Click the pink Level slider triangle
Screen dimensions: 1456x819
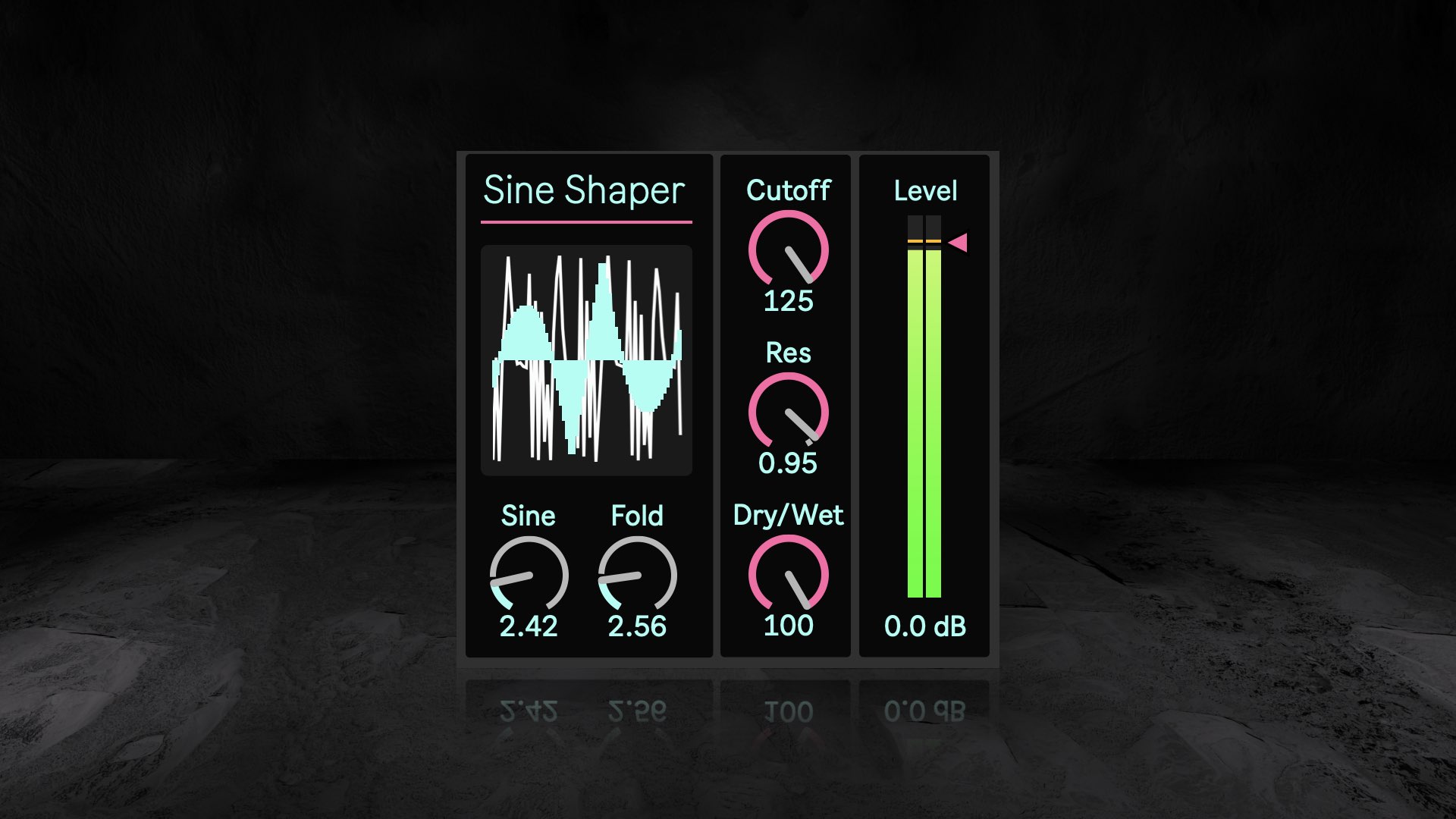[959, 243]
